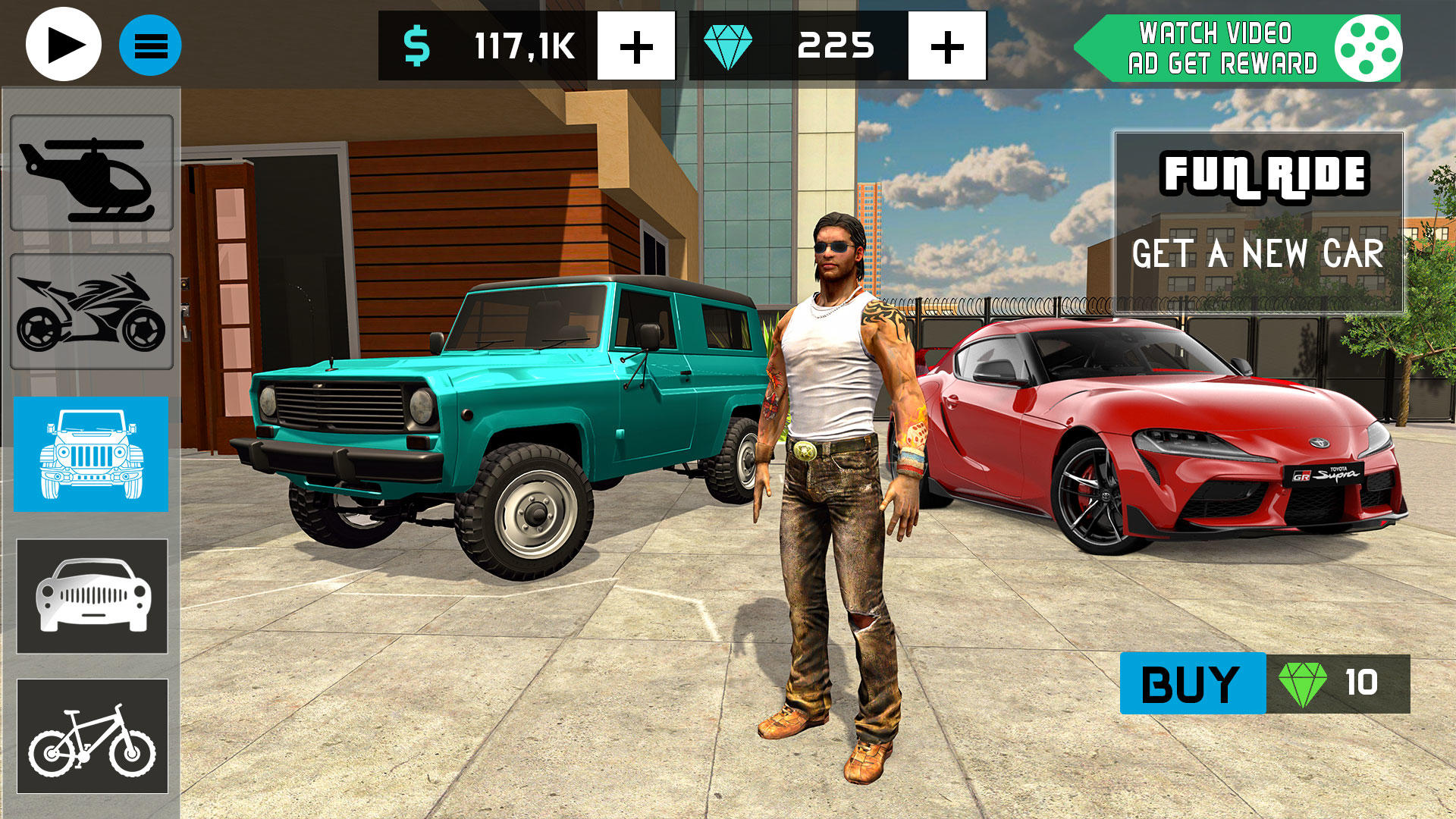The image size is (1456, 819).
Task: Toggle the hamburger menu button
Action: tap(149, 45)
